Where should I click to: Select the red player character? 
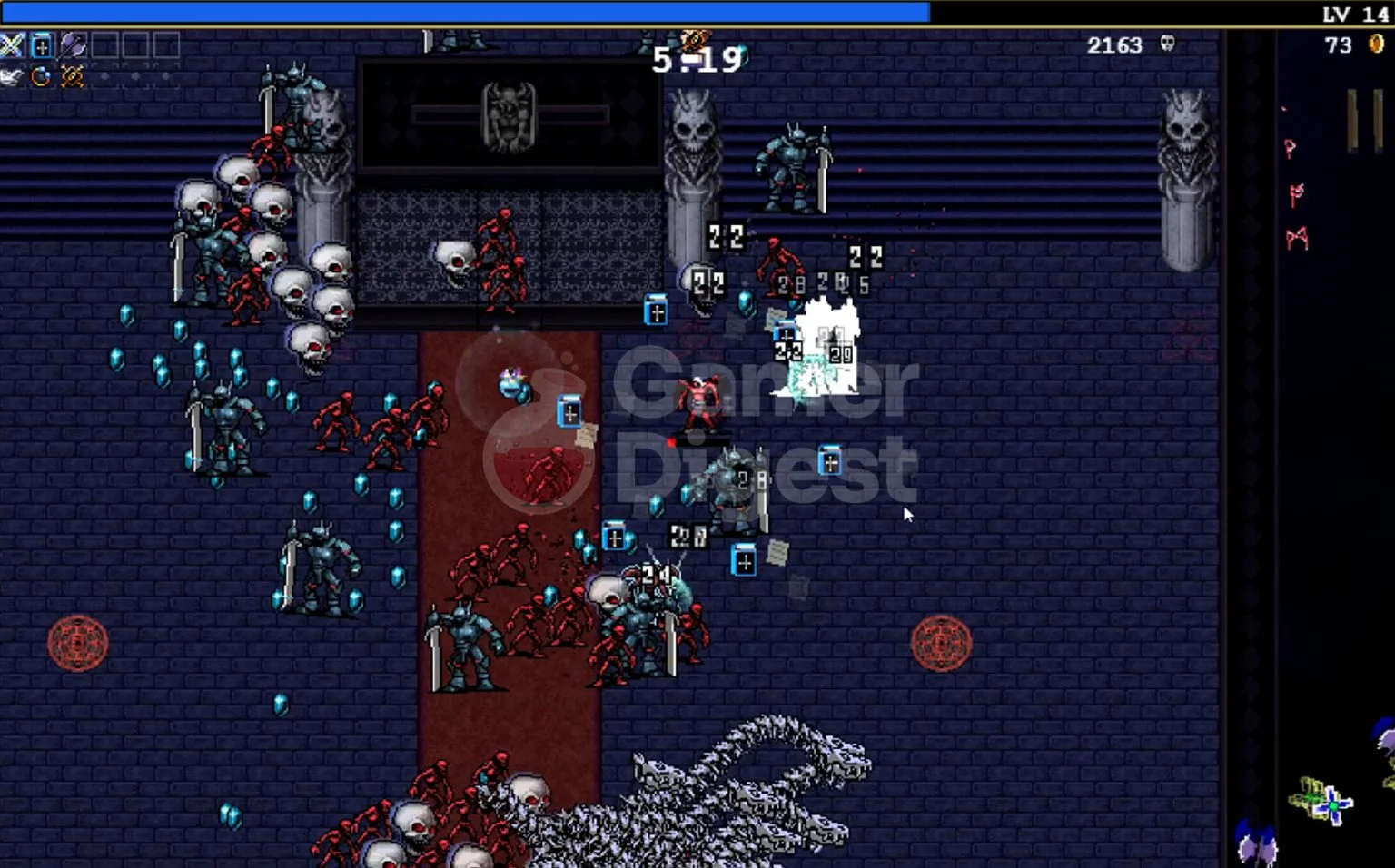click(697, 401)
